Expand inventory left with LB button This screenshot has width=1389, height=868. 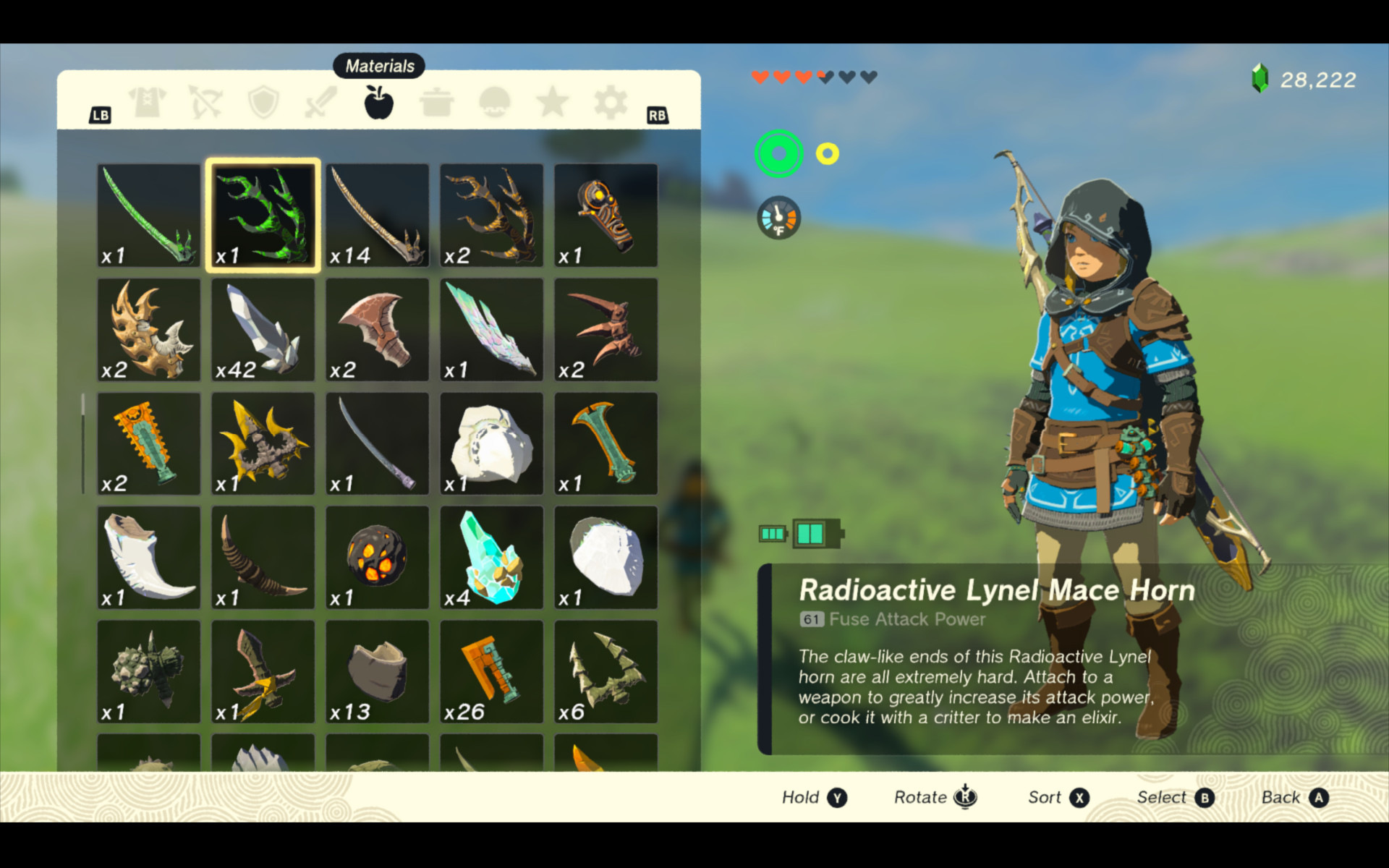[101, 114]
